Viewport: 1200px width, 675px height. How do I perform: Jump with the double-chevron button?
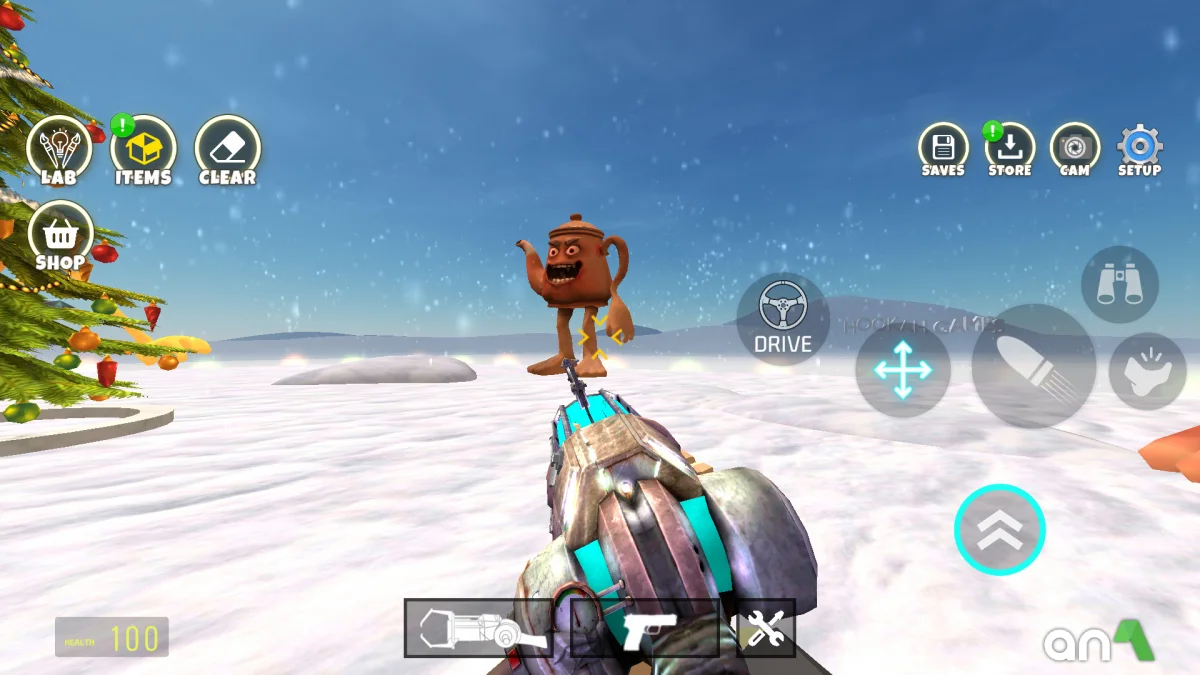[999, 530]
